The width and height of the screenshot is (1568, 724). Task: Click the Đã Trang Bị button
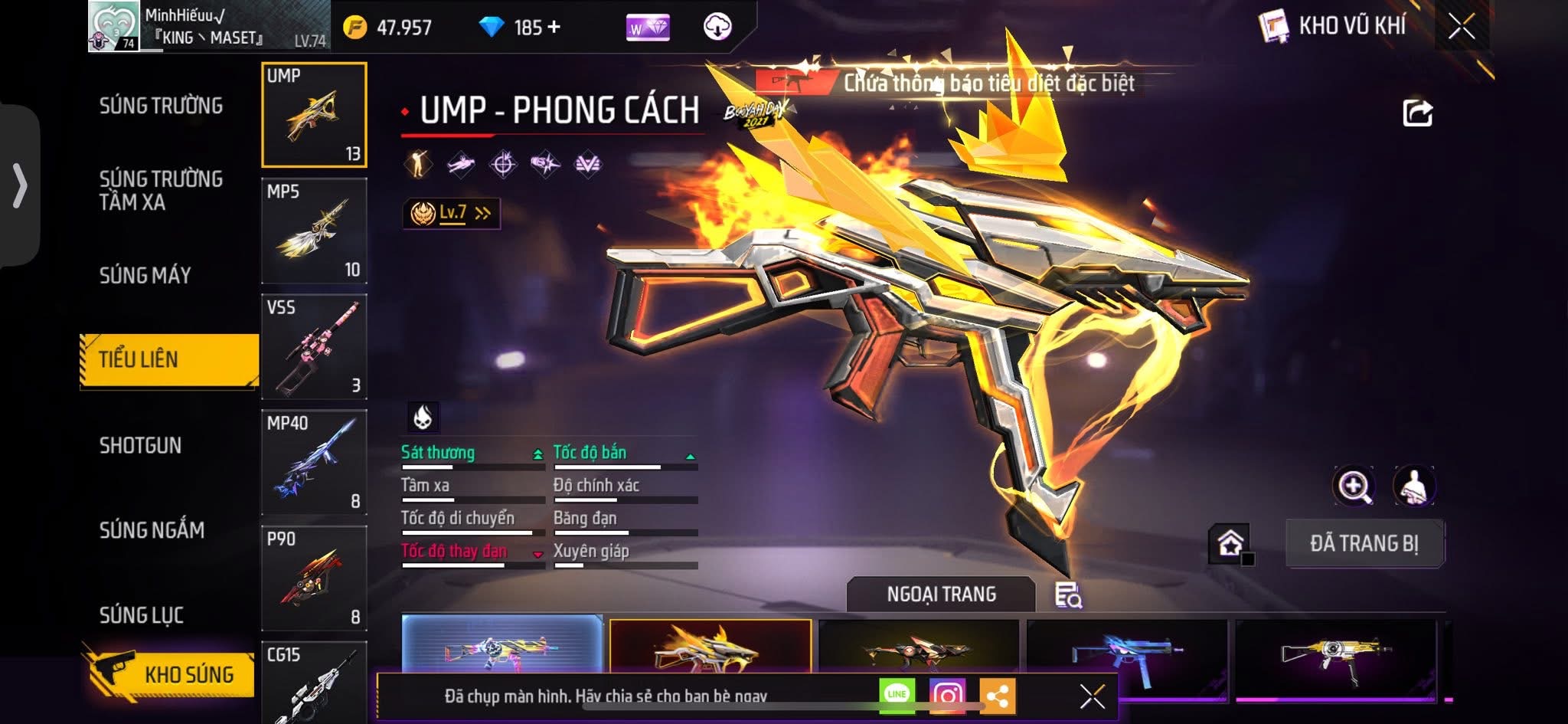click(x=1364, y=543)
